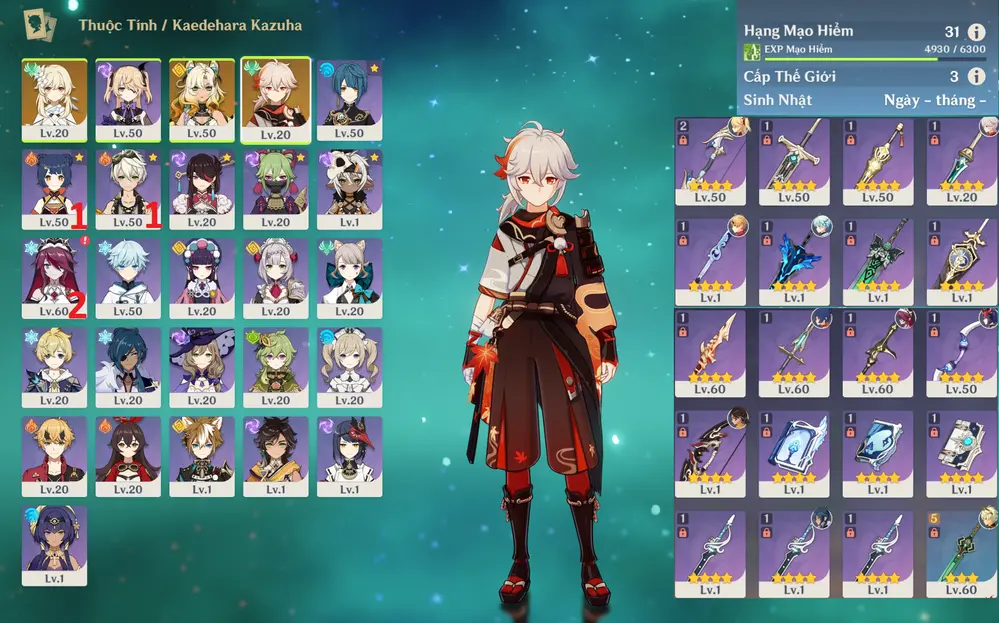Select Amber's character card
Image resolution: width=999 pixels, height=623 pixels.
click(128, 456)
